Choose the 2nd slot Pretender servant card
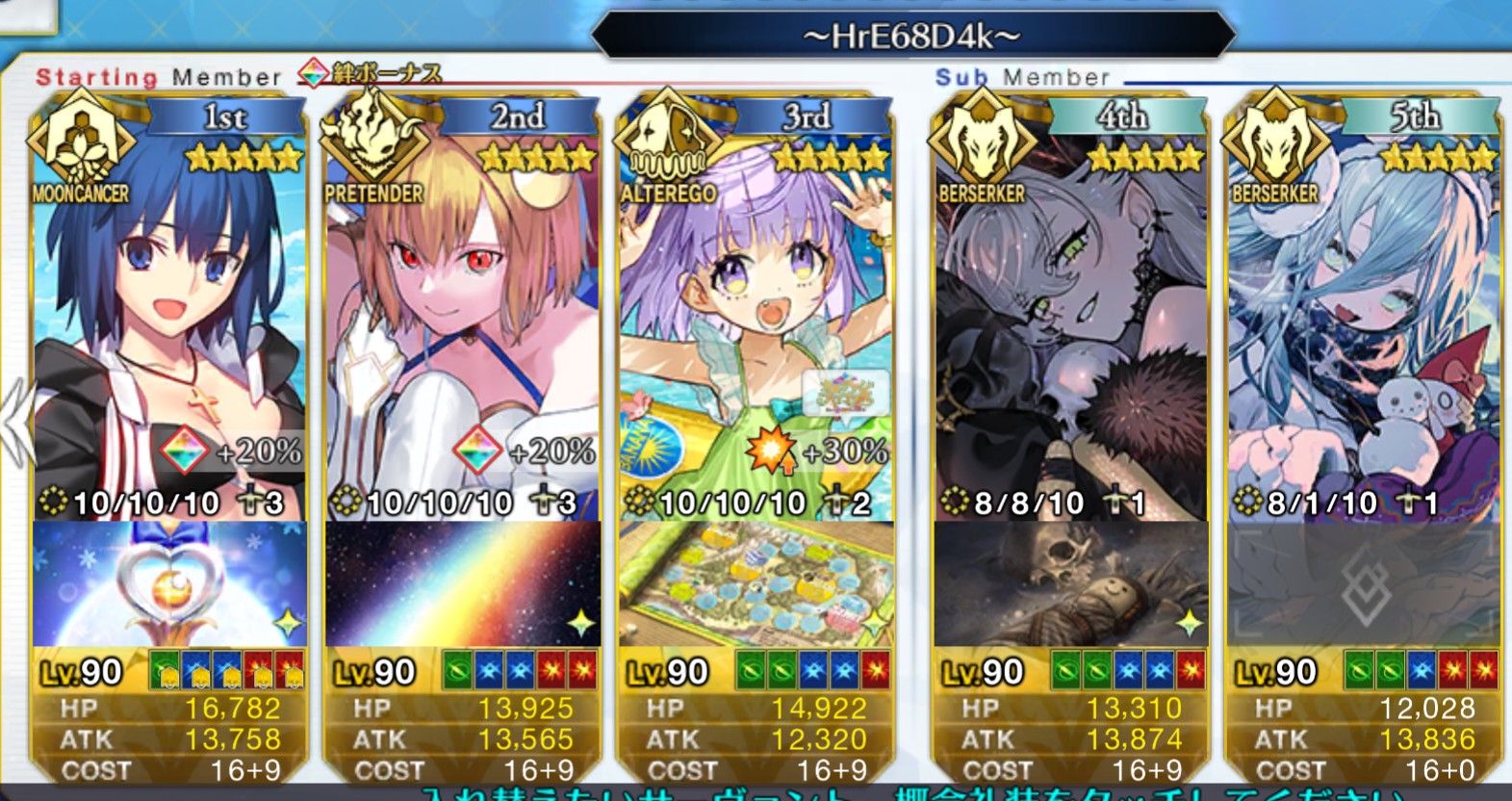The width and height of the screenshot is (1512, 801). (463, 318)
